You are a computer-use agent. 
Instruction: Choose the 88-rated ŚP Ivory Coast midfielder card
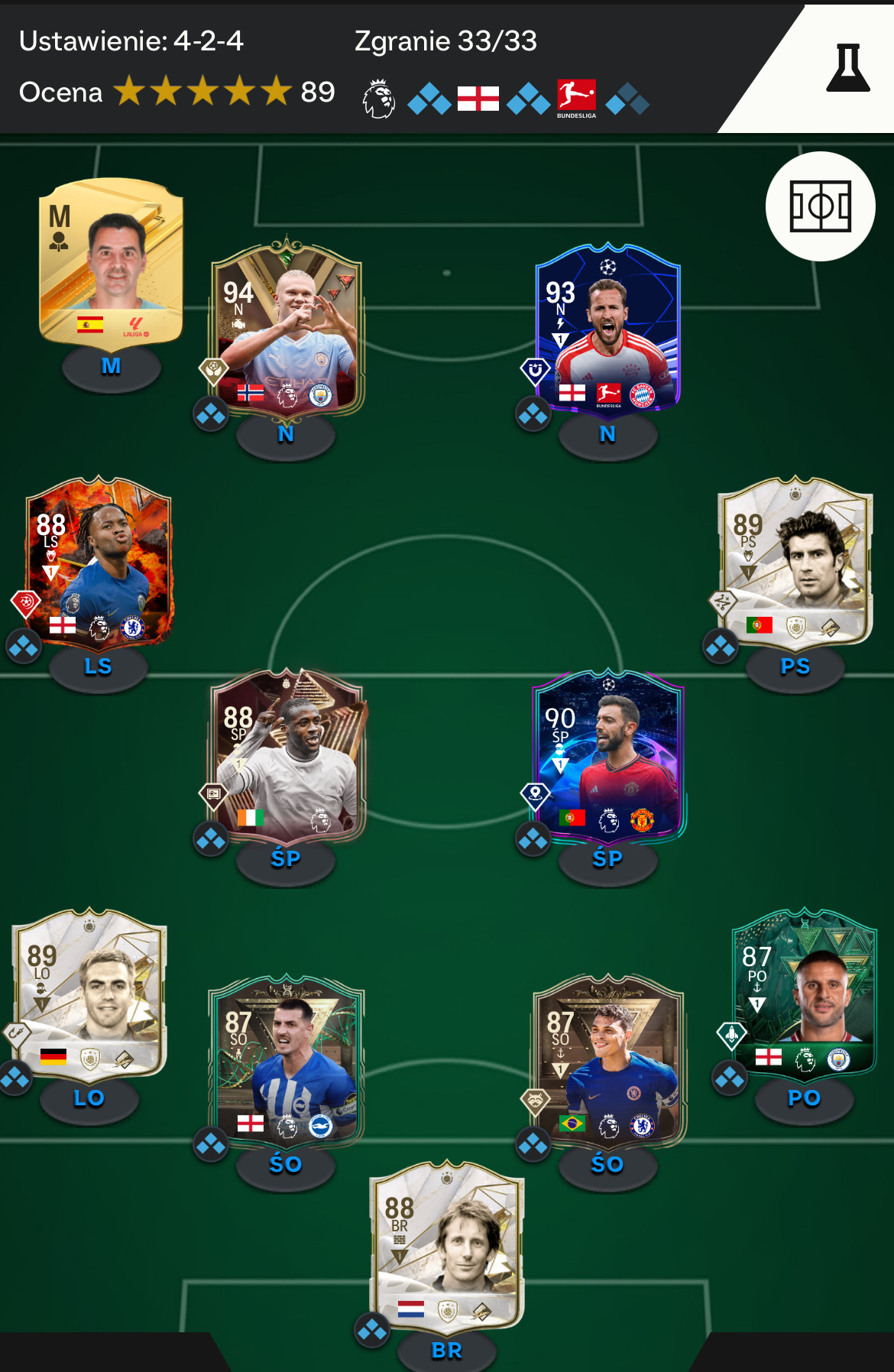pos(287,757)
